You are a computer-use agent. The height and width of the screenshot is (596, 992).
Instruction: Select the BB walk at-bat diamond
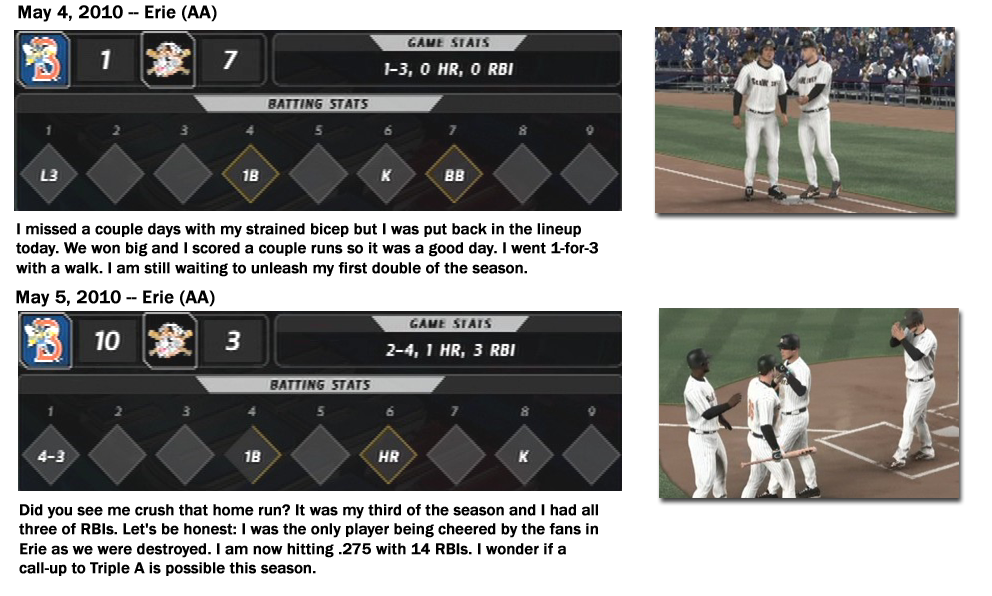[x=454, y=174]
